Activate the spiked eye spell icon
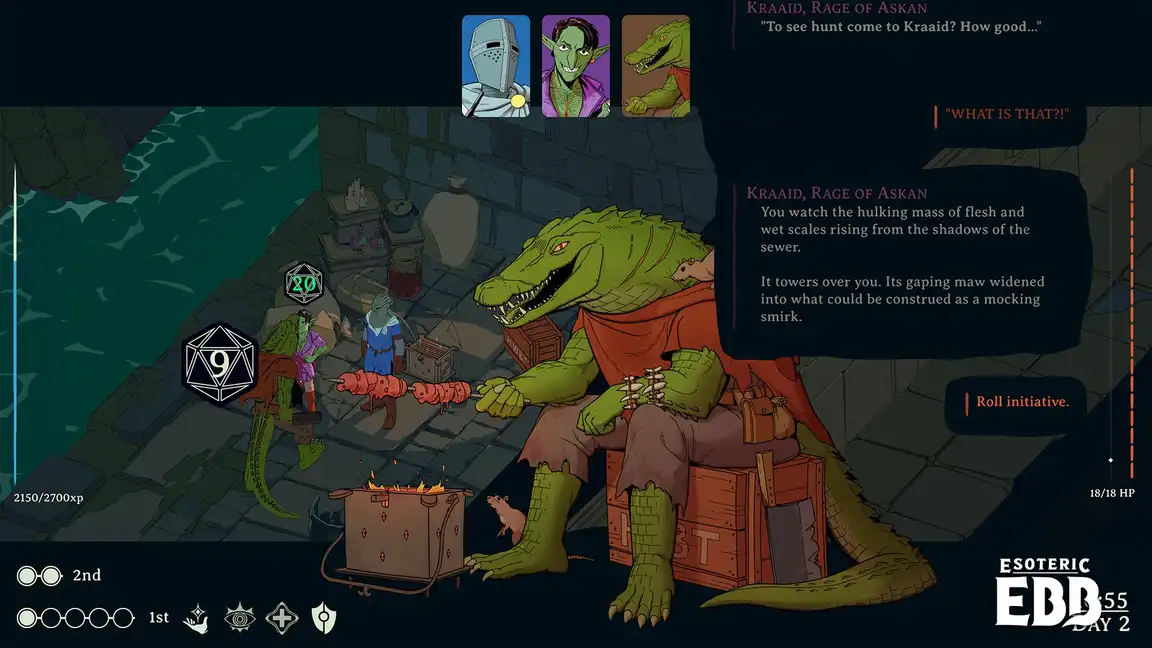This screenshot has width=1152, height=648. pos(240,618)
